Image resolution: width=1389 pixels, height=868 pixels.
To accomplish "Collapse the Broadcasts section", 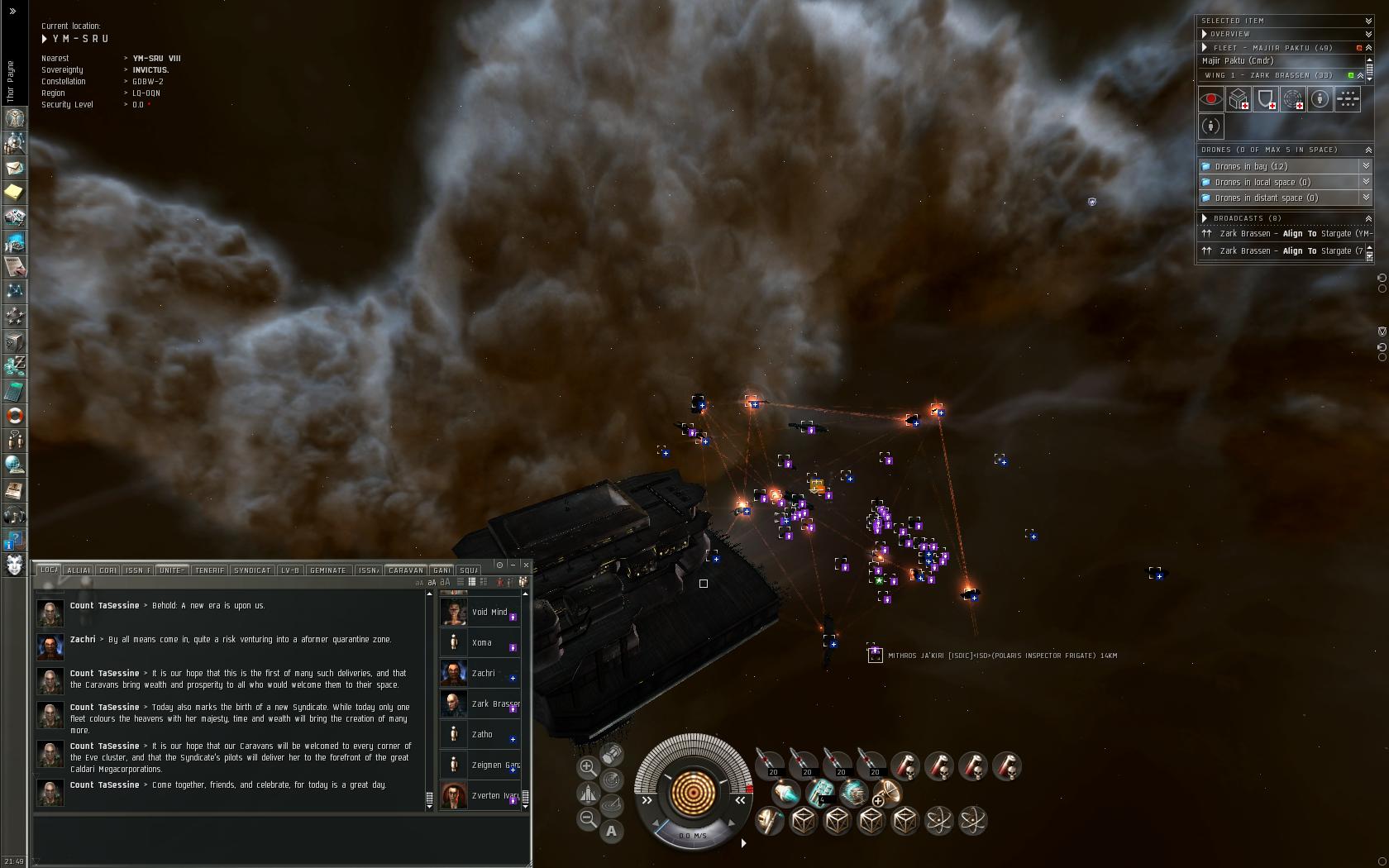I will point(1368,218).
